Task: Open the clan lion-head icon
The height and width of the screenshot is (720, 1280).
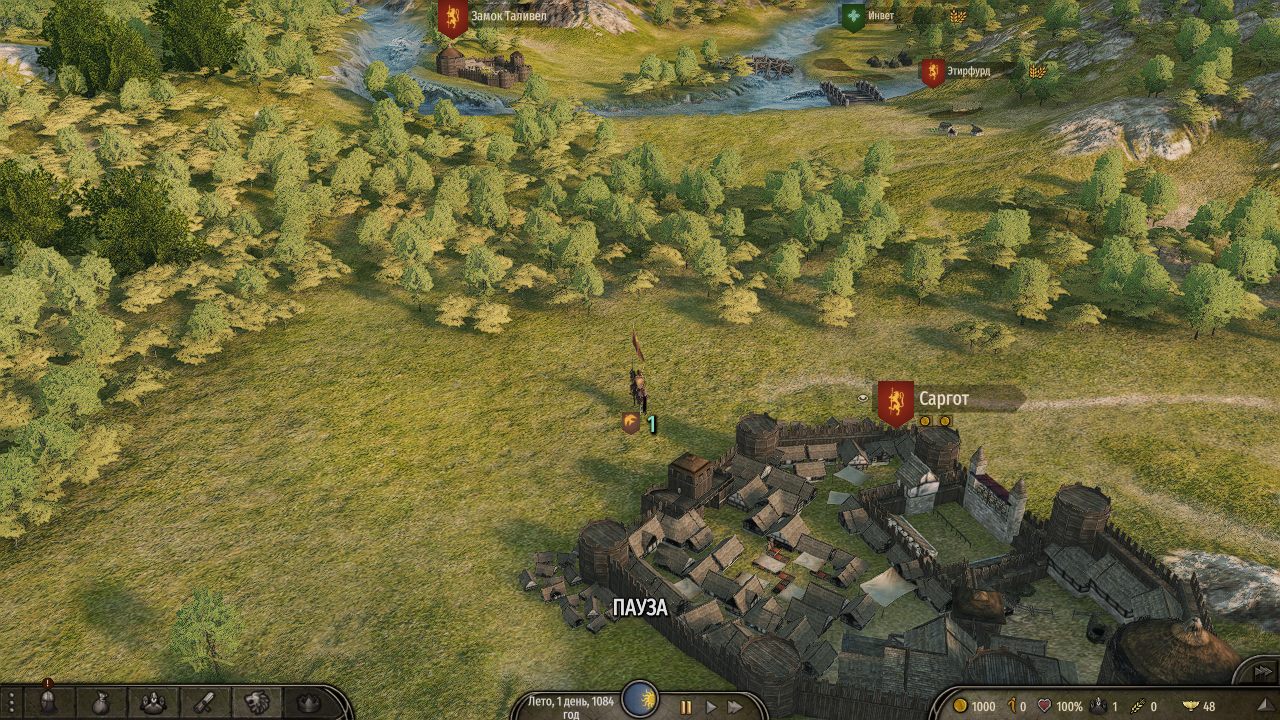Action: pyautogui.click(x=257, y=703)
